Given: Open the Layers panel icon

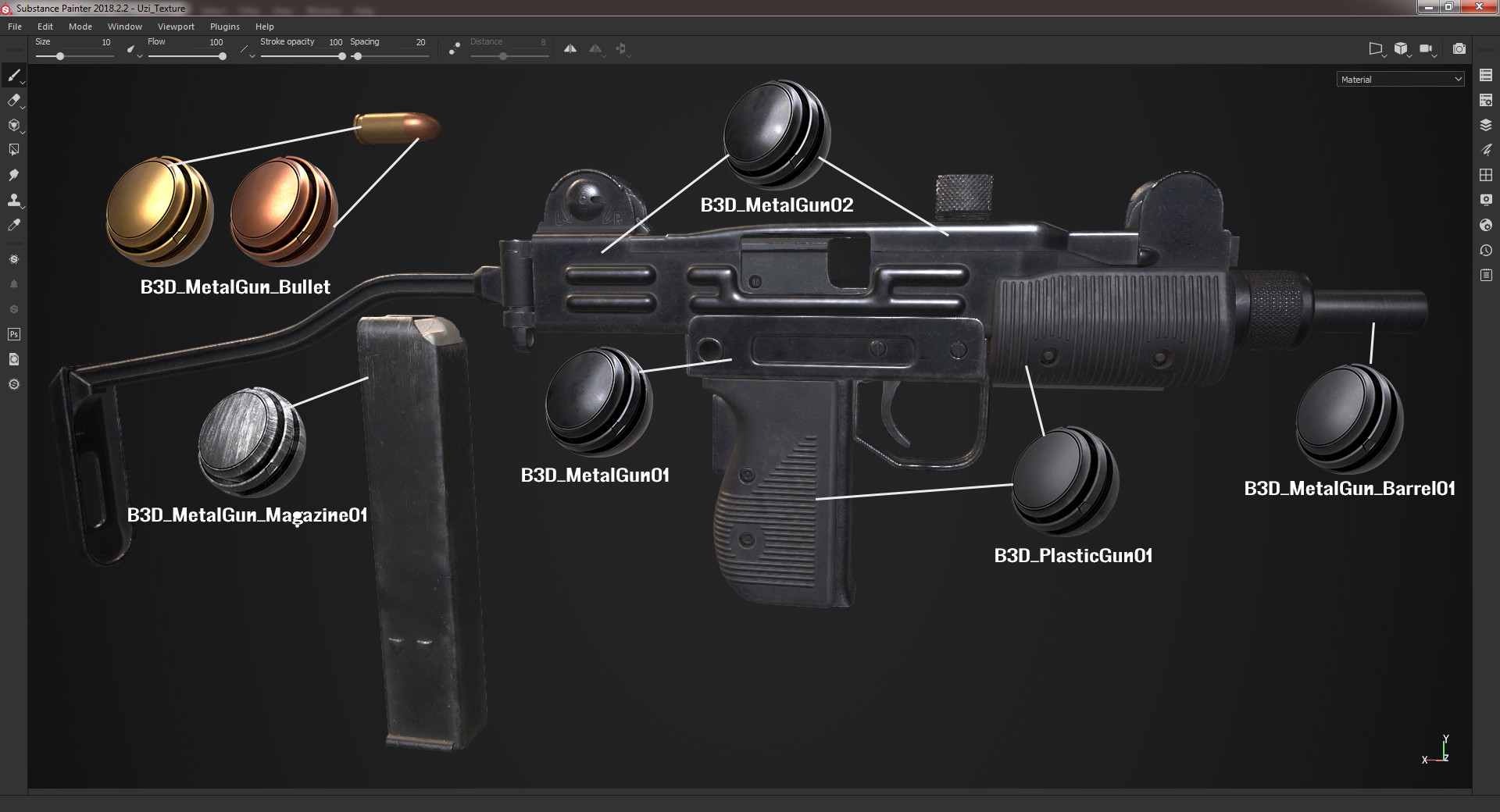Looking at the screenshot, I should point(1485,123).
